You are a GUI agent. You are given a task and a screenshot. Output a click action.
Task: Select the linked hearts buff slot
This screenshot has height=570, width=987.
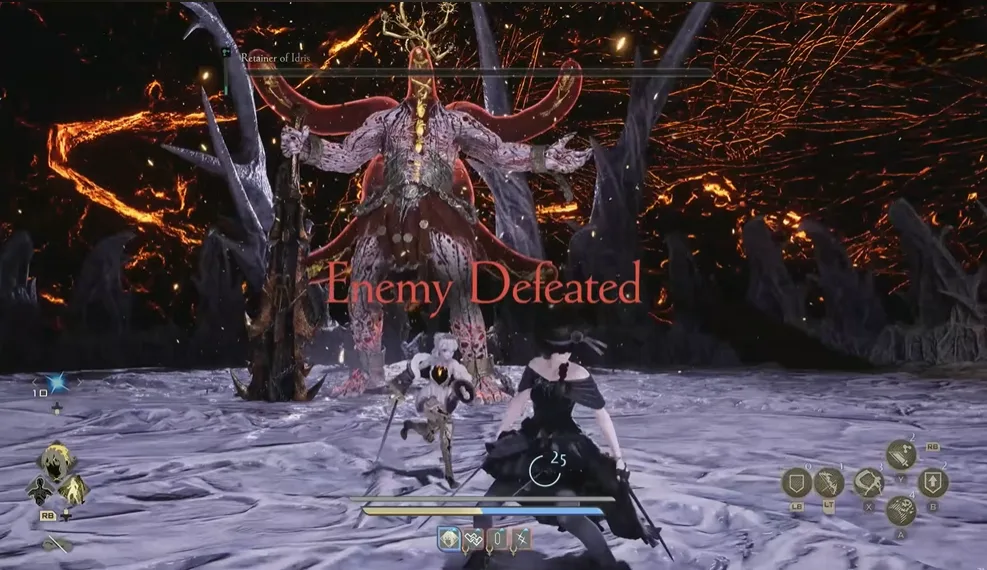pos(474,540)
